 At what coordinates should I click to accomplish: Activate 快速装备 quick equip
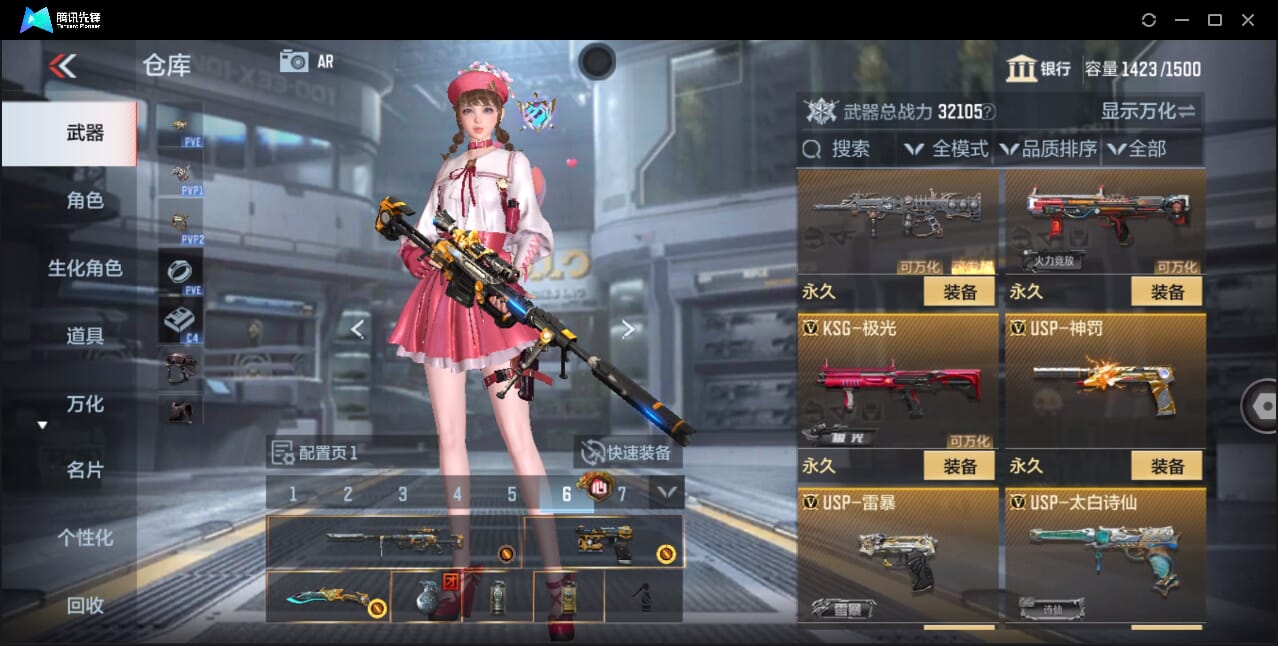(627, 452)
